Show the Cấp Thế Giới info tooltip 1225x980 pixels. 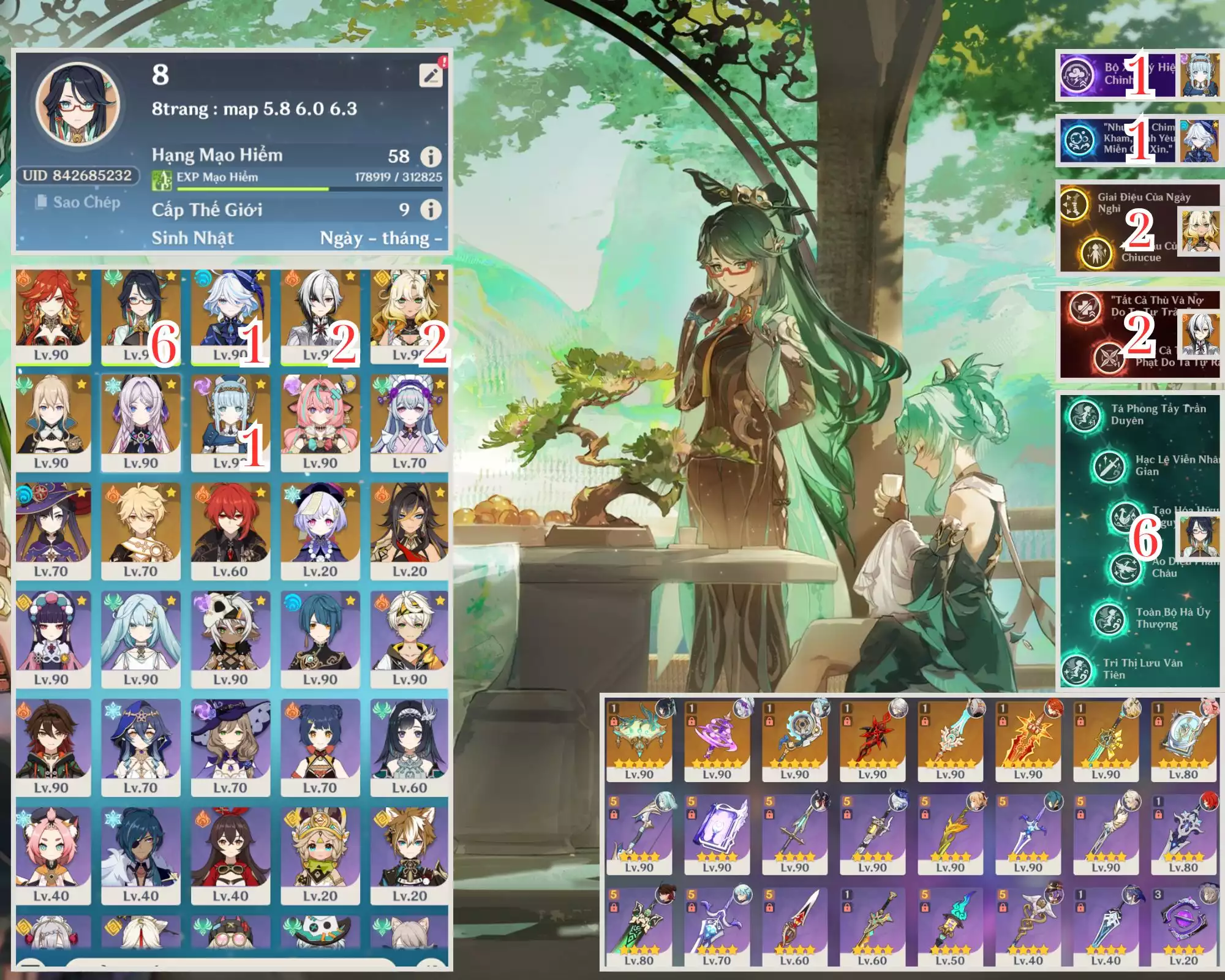[431, 210]
